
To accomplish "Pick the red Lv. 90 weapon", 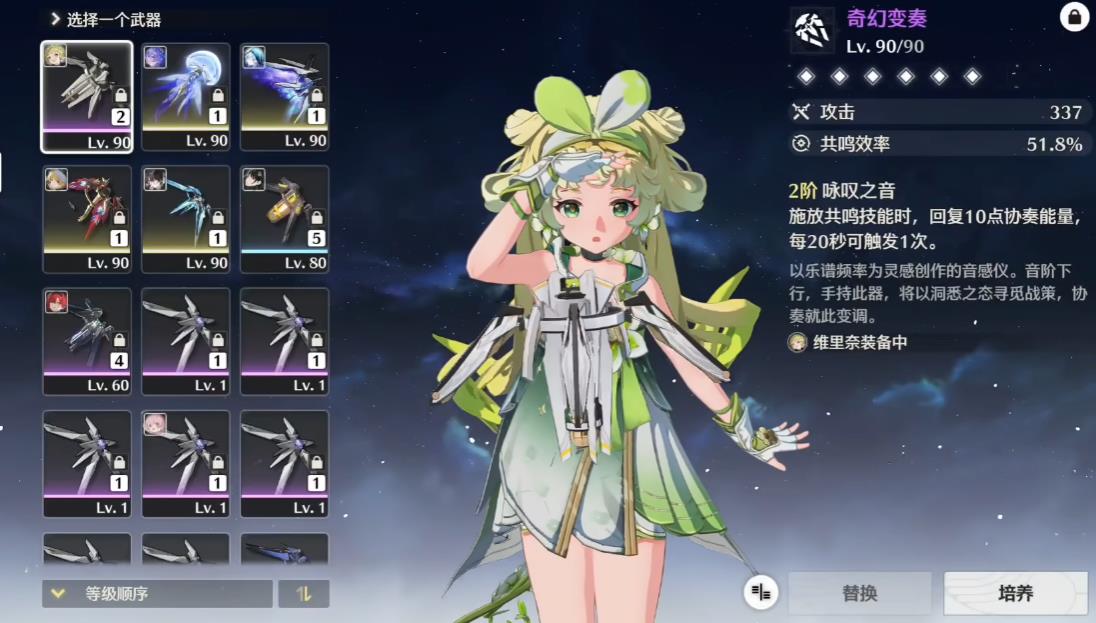I will (86, 219).
